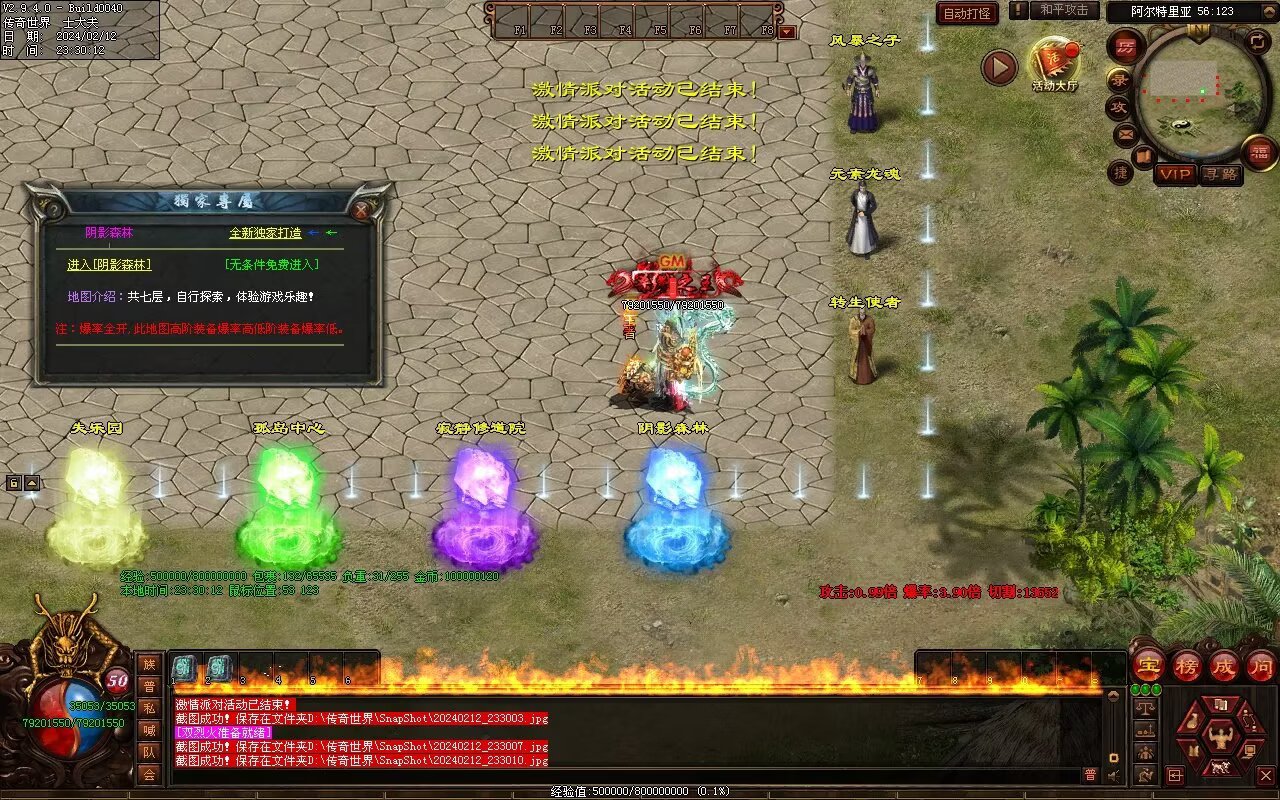
Task: Select the 福 welfare button by the minimap
Action: (1259, 152)
